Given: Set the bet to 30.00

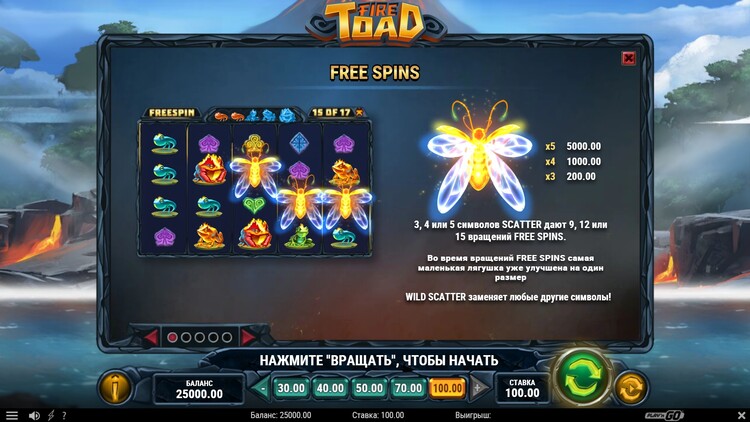Looking at the screenshot, I should (x=291, y=388).
